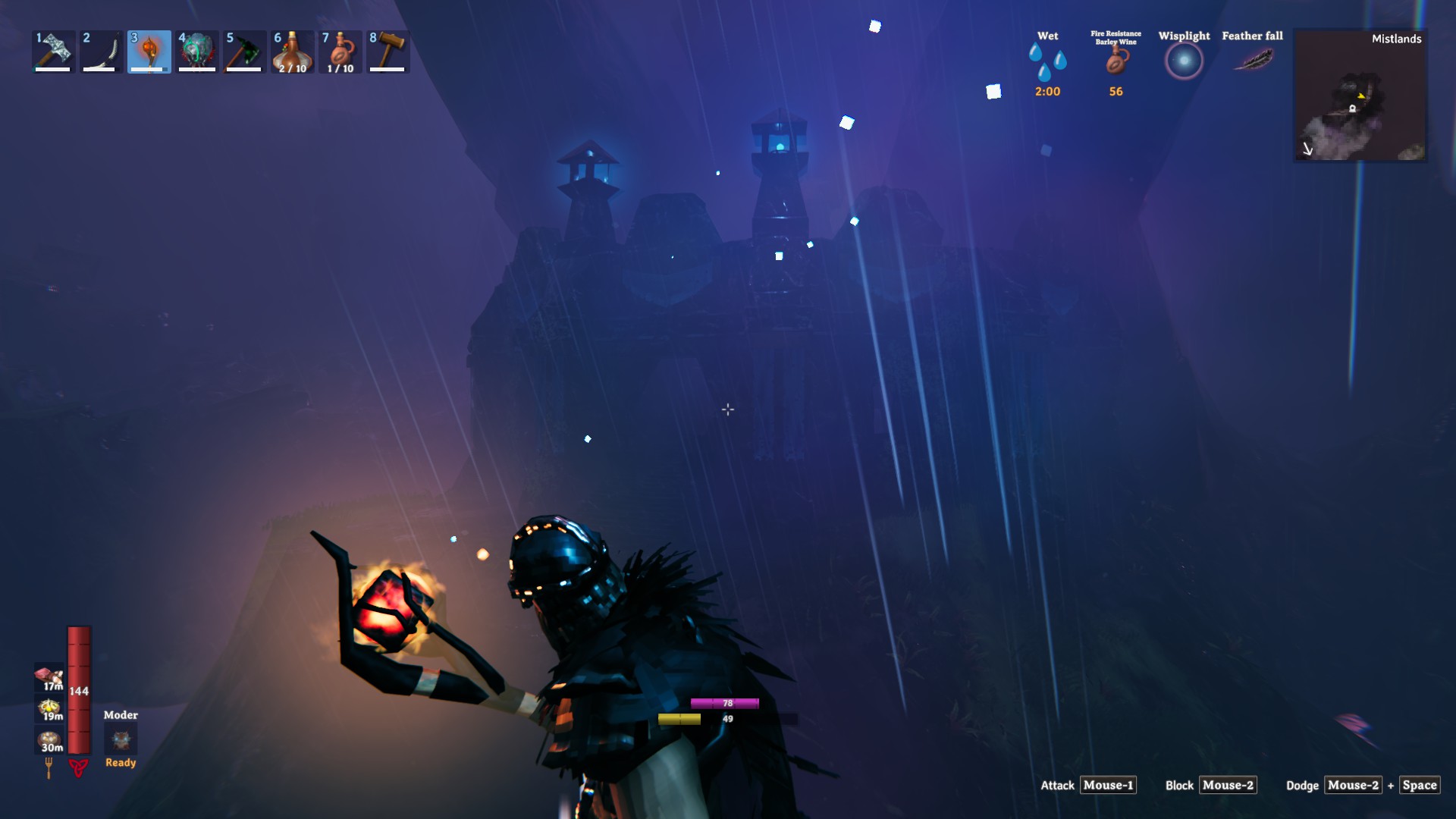Screen dimensions: 1456x819
Task: Use the mead flask showing 2 / 10
Action: click(x=292, y=52)
